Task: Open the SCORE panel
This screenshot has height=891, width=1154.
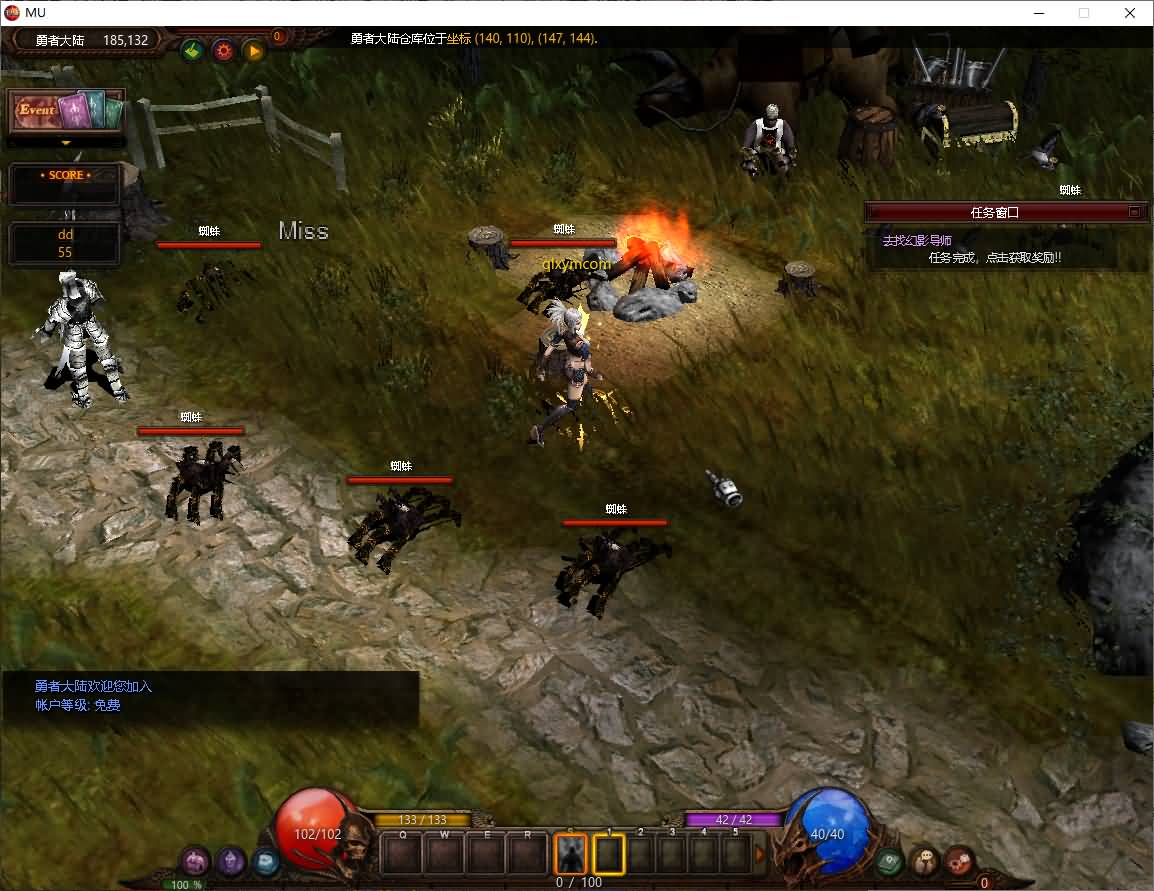Action: point(65,184)
